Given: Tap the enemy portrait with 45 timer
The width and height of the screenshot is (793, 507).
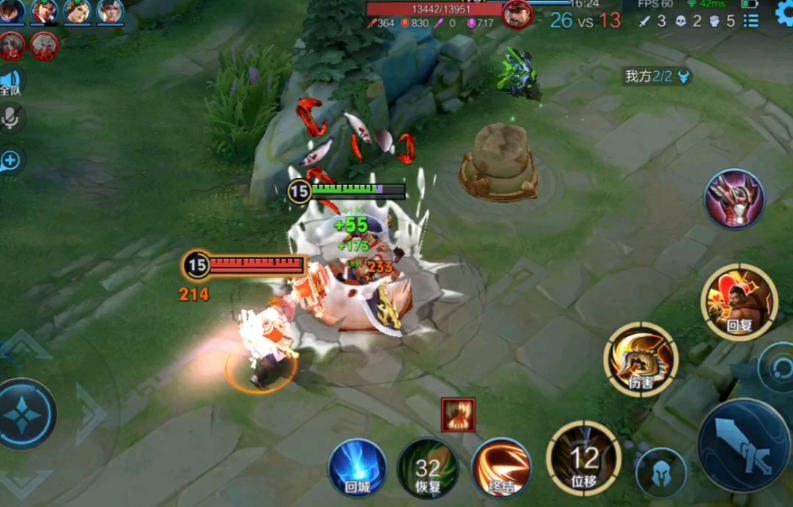Looking at the screenshot, I should (12, 45).
